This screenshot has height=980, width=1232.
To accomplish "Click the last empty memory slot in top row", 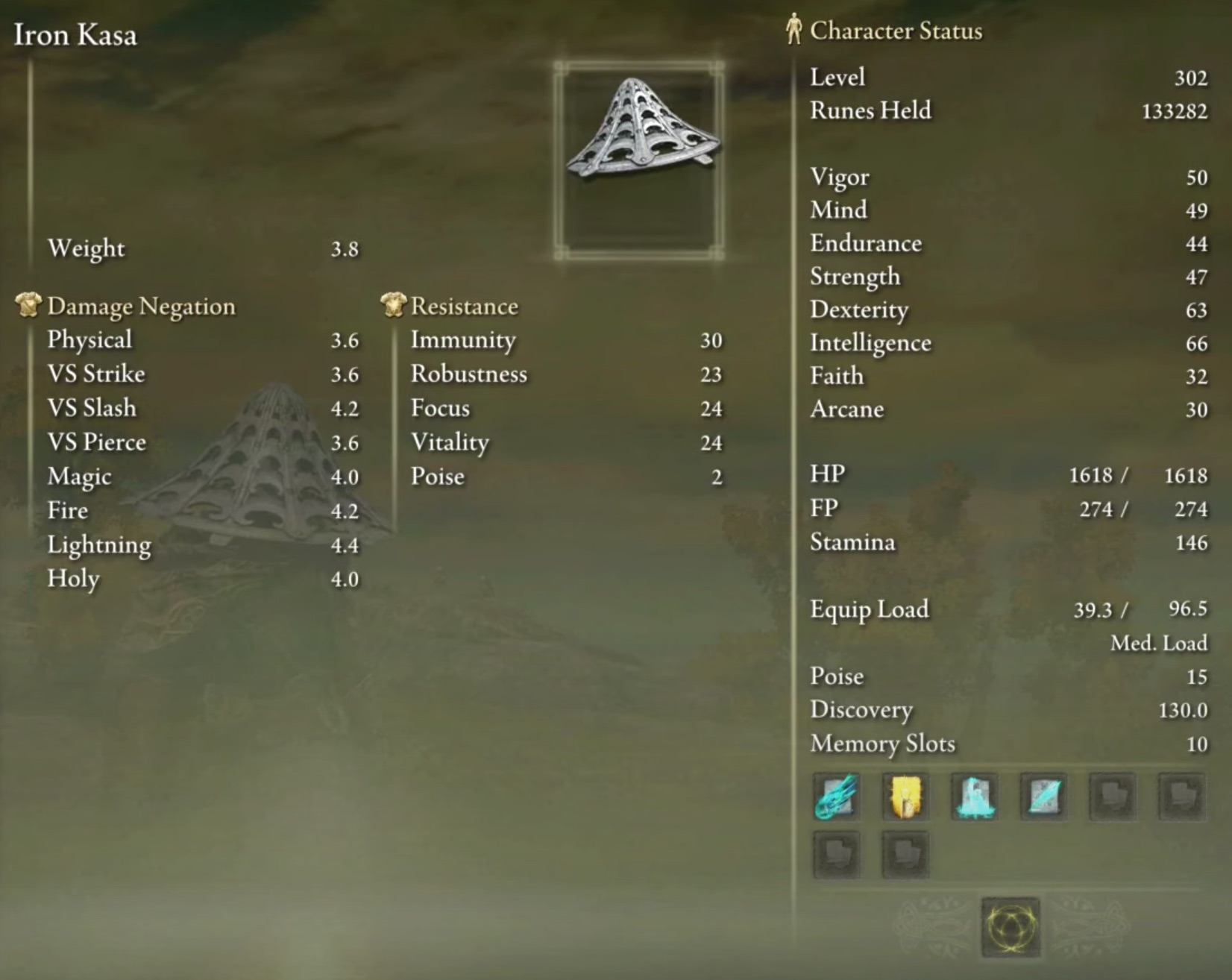I will [x=1182, y=797].
